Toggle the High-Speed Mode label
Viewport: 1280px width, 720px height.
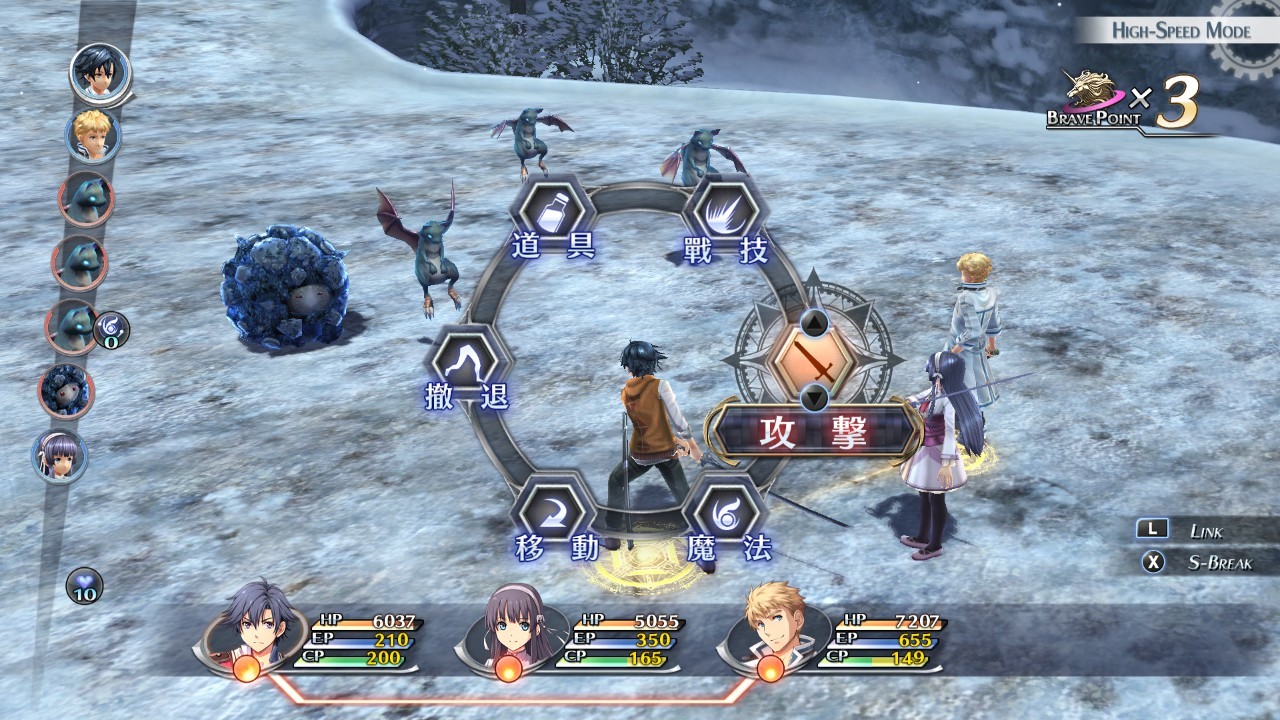(1180, 31)
